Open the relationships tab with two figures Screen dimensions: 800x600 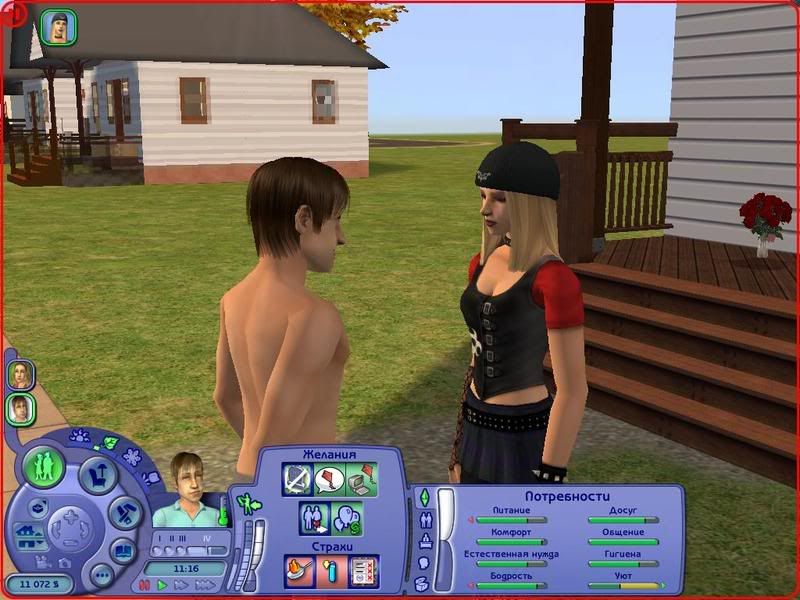(424, 520)
